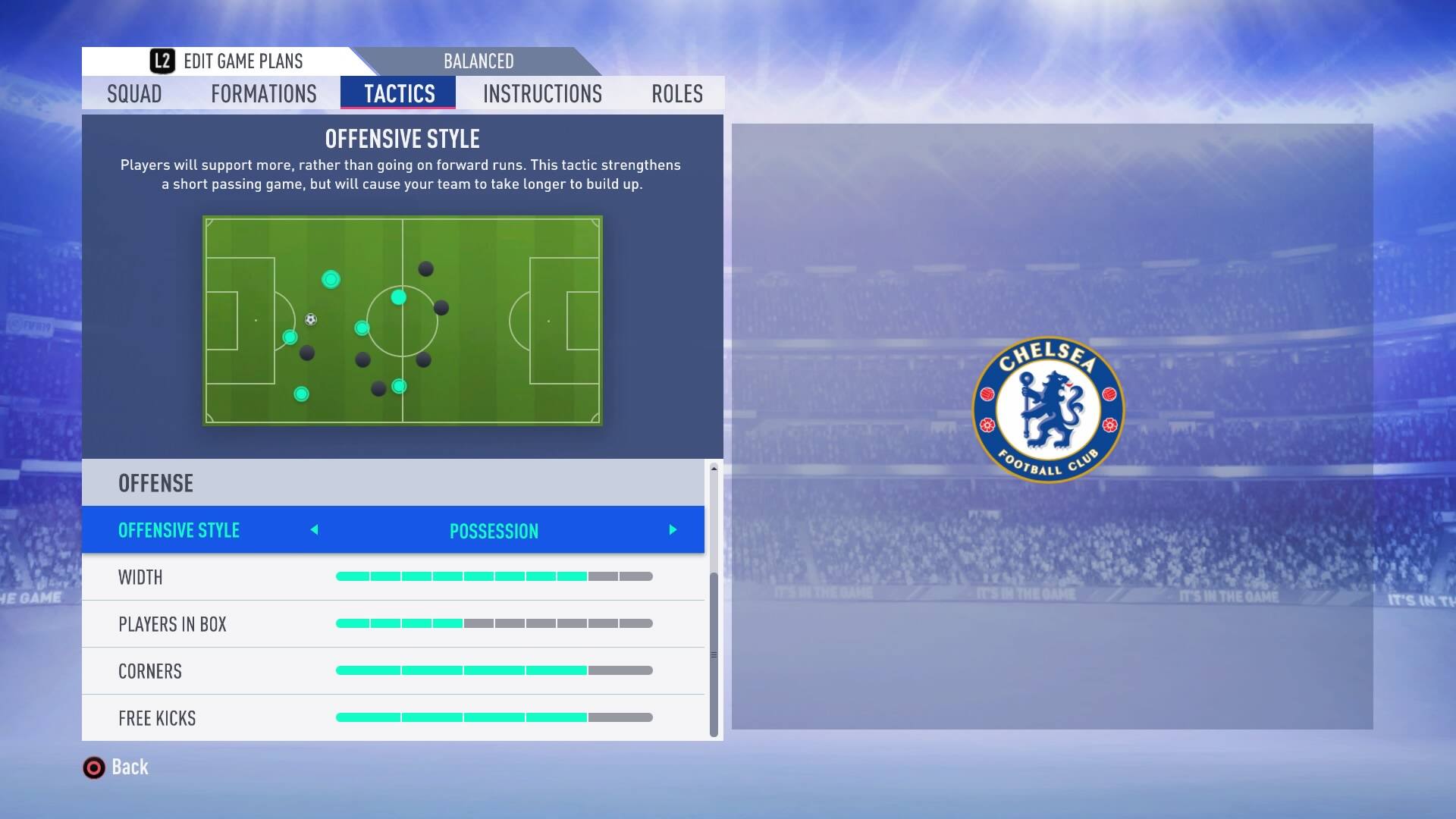Adjust the Width slider bar
Screen dimensions: 1456x819
click(494, 577)
